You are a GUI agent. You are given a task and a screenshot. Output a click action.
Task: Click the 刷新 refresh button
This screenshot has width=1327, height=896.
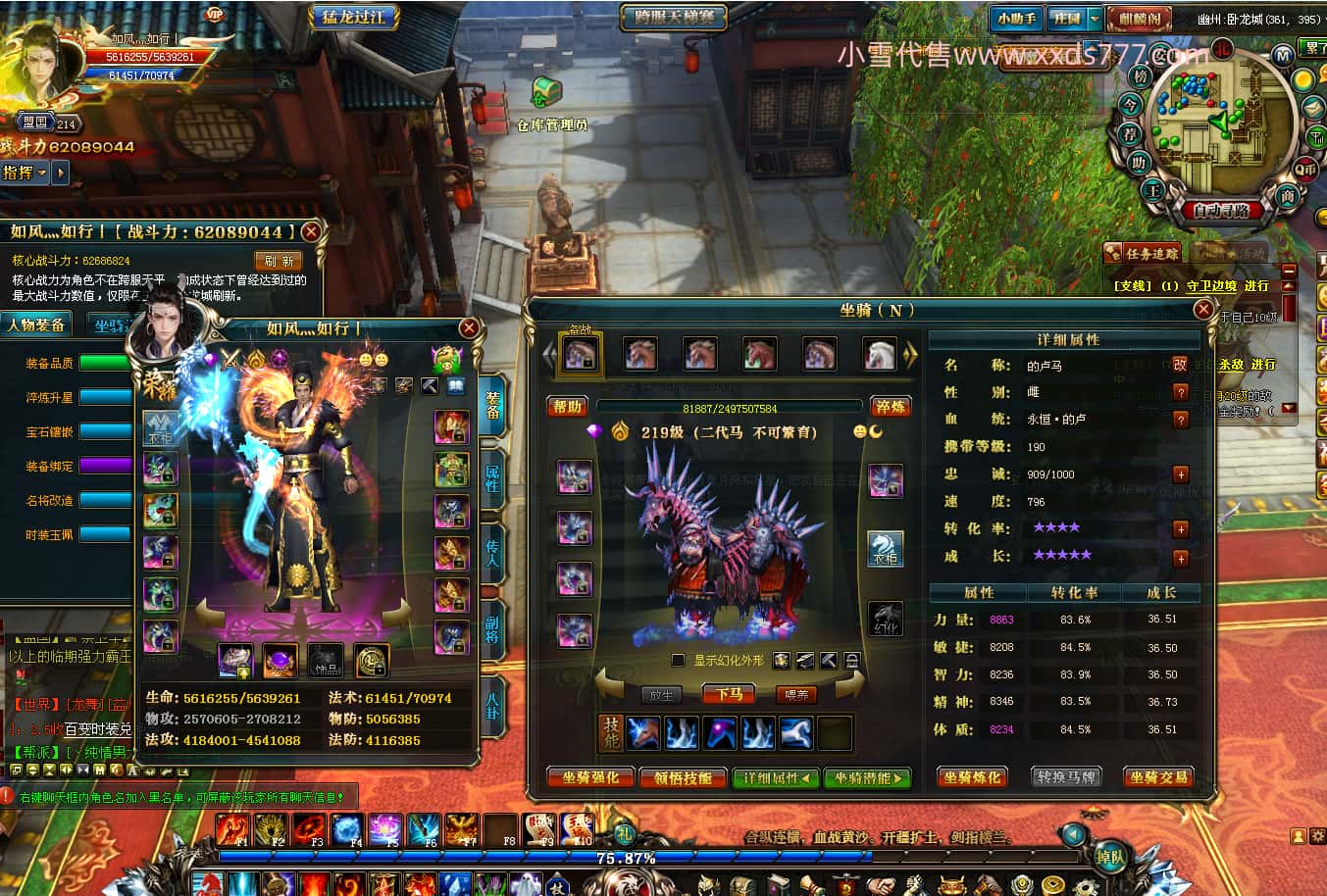coord(279,261)
